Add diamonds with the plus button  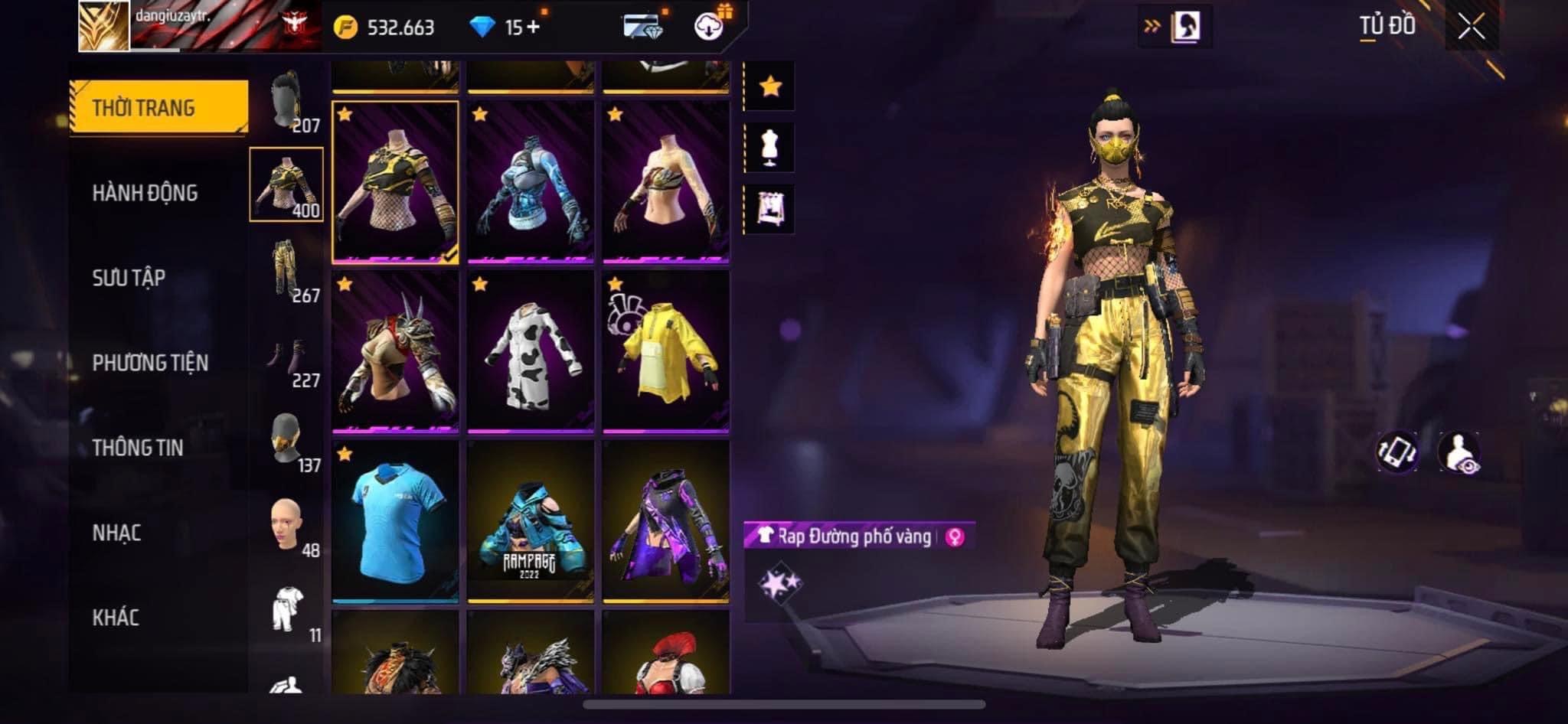click(533, 28)
